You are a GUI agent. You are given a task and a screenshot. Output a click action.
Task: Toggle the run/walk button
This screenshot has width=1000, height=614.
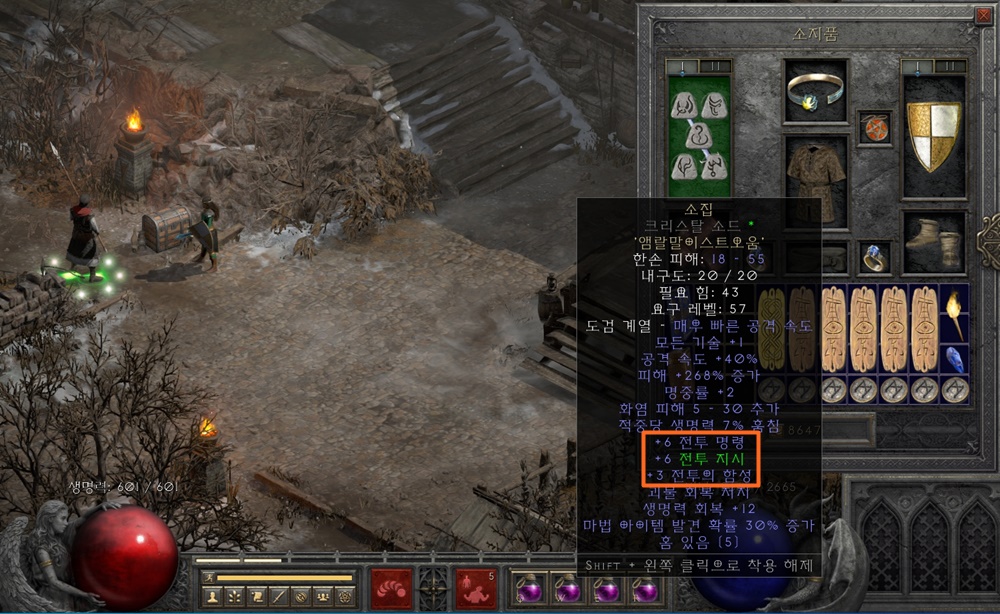207,577
